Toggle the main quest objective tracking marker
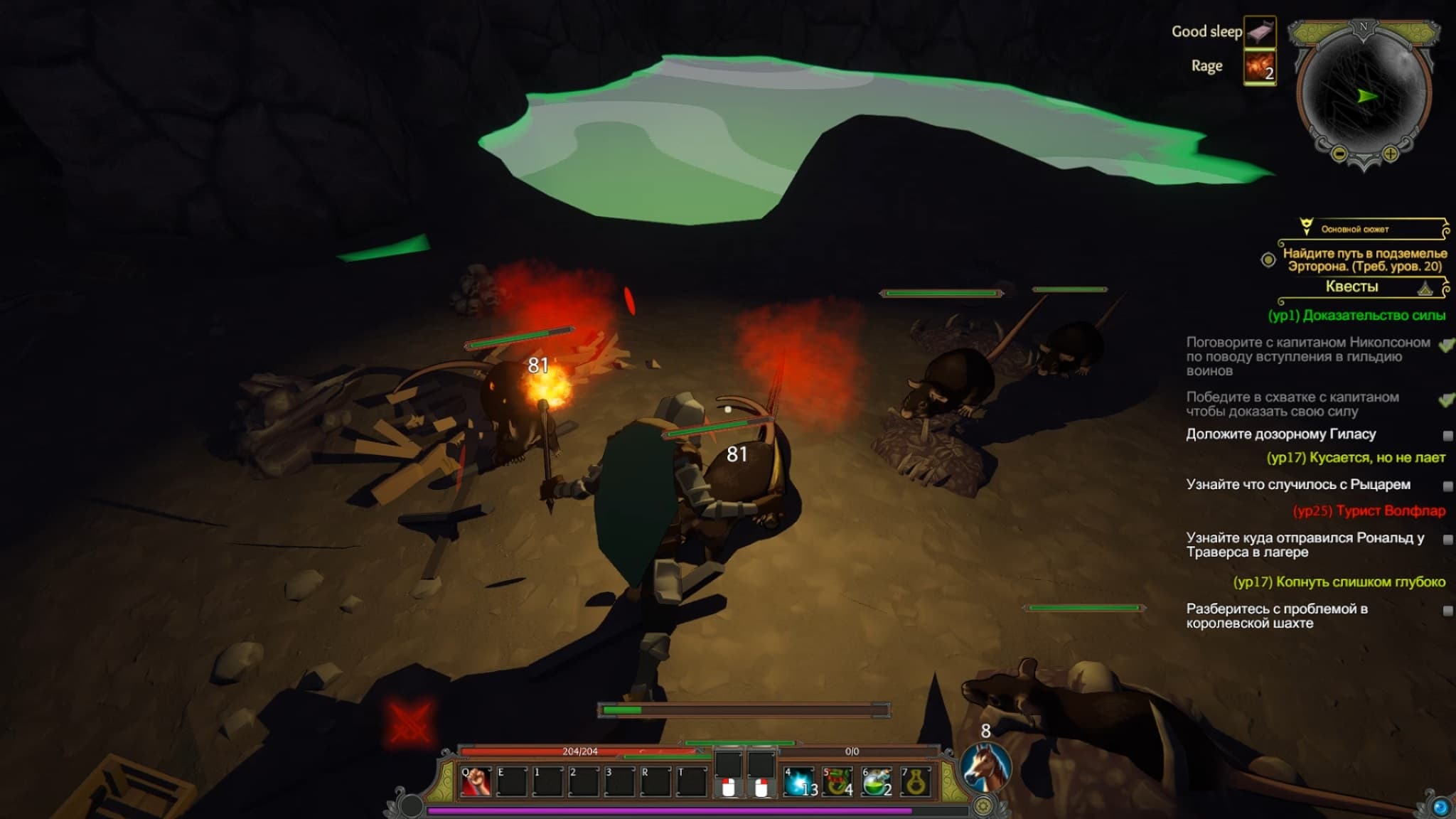 [1268, 259]
